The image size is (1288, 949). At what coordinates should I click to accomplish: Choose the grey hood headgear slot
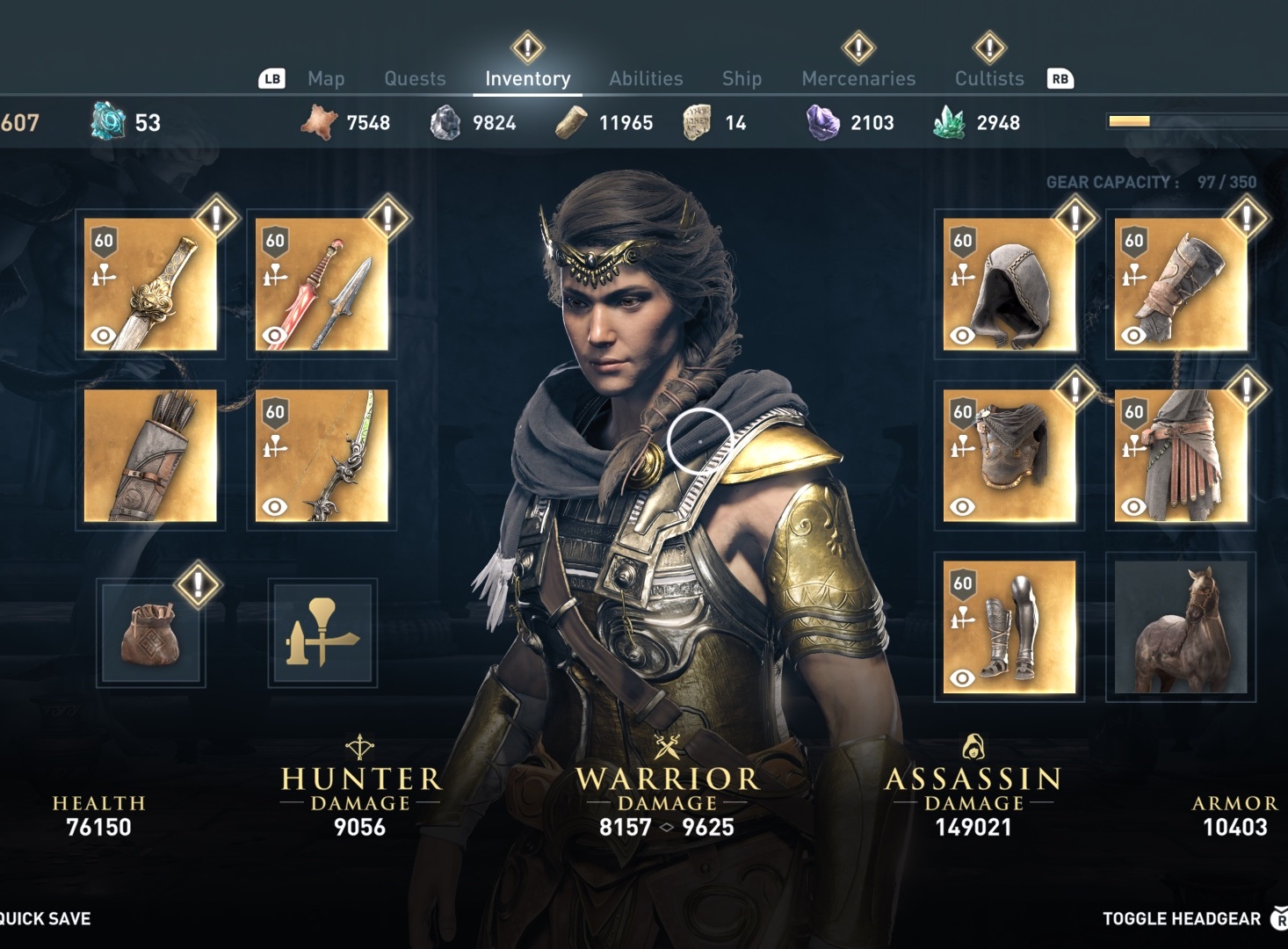tap(1009, 285)
